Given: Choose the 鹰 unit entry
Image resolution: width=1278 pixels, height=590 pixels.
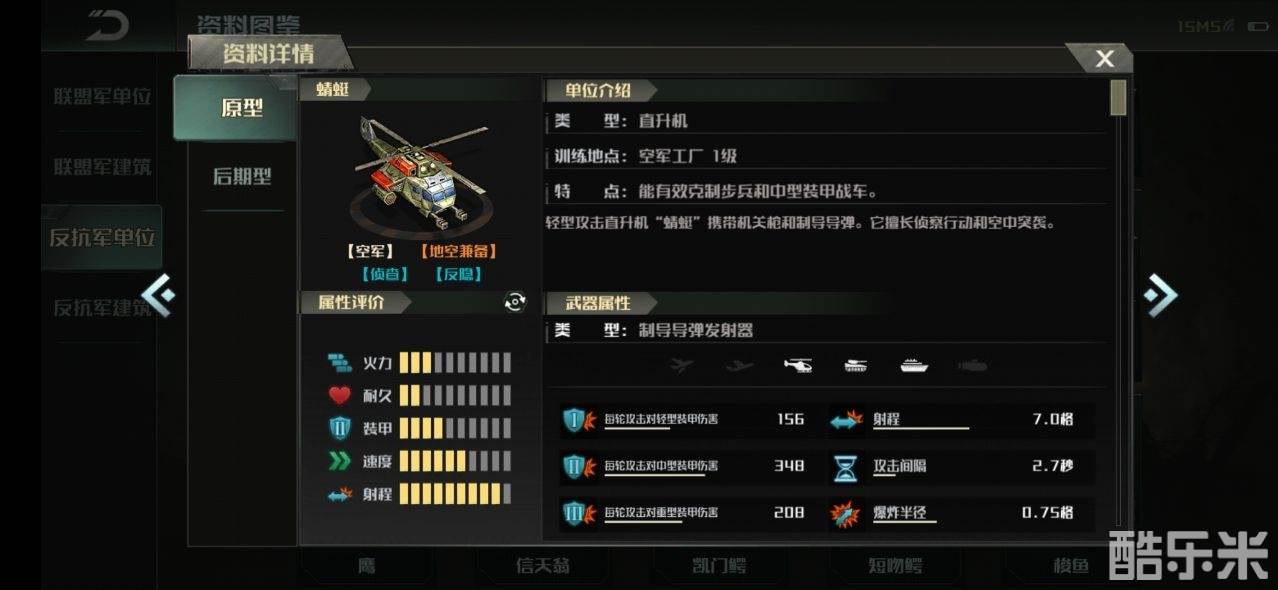Looking at the screenshot, I should coord(367,566).
